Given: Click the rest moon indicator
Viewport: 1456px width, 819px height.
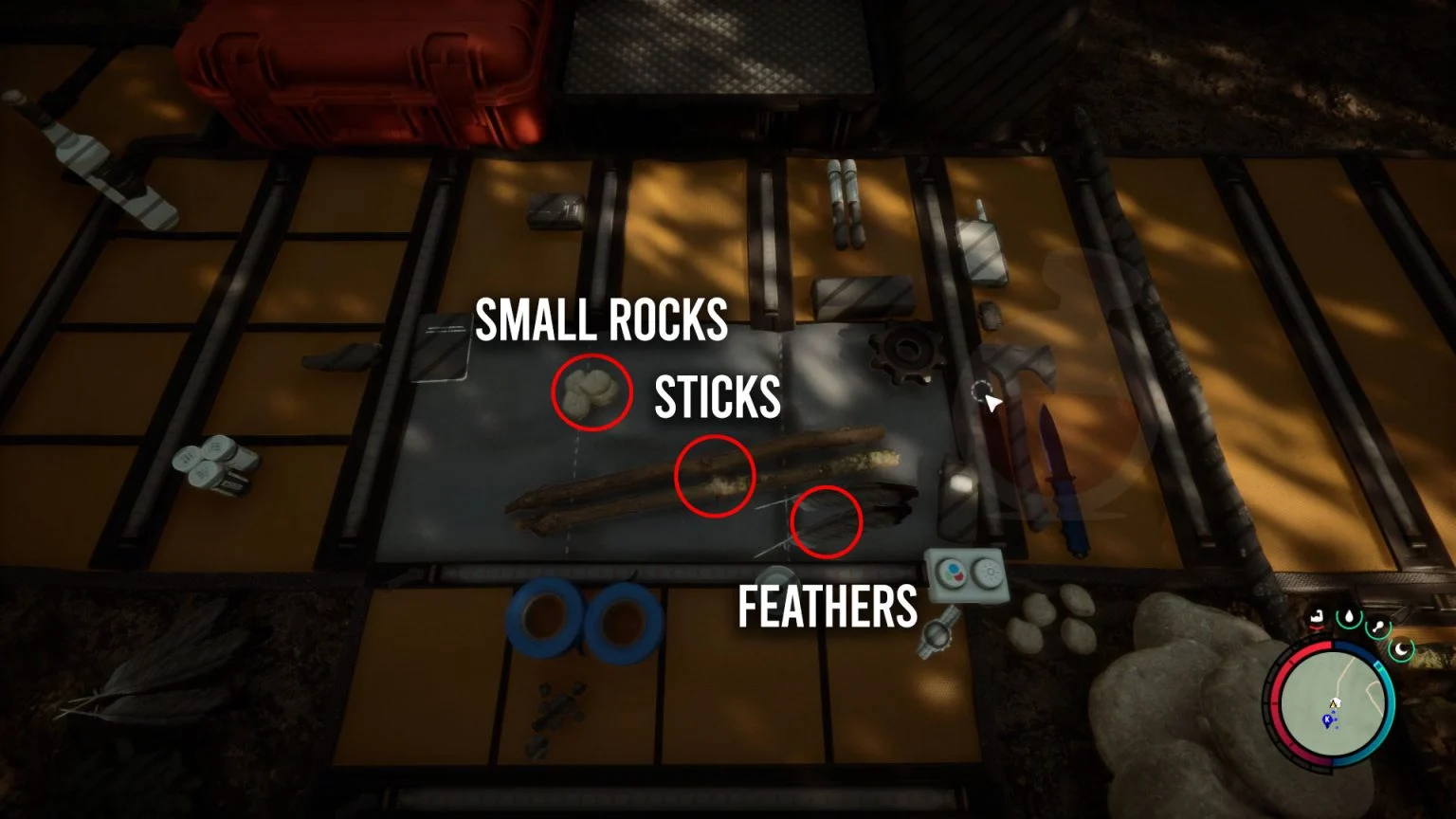Looking at the screenshot, I should [1400, 648].
